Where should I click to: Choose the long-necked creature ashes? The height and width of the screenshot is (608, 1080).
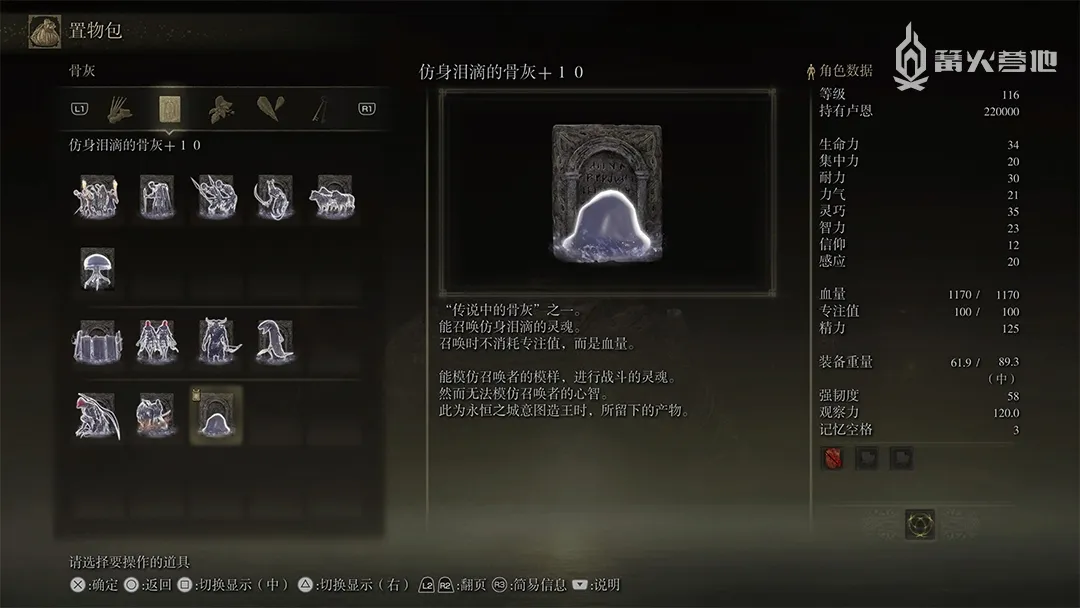point(273,341)
